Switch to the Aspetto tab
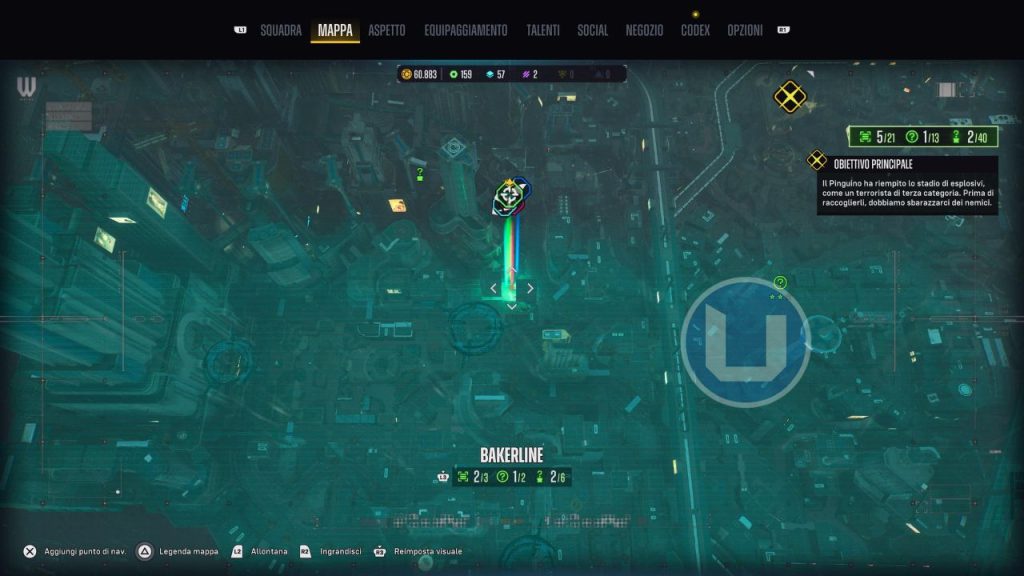Screen dimensions: 1024x576 coord(387,30)
